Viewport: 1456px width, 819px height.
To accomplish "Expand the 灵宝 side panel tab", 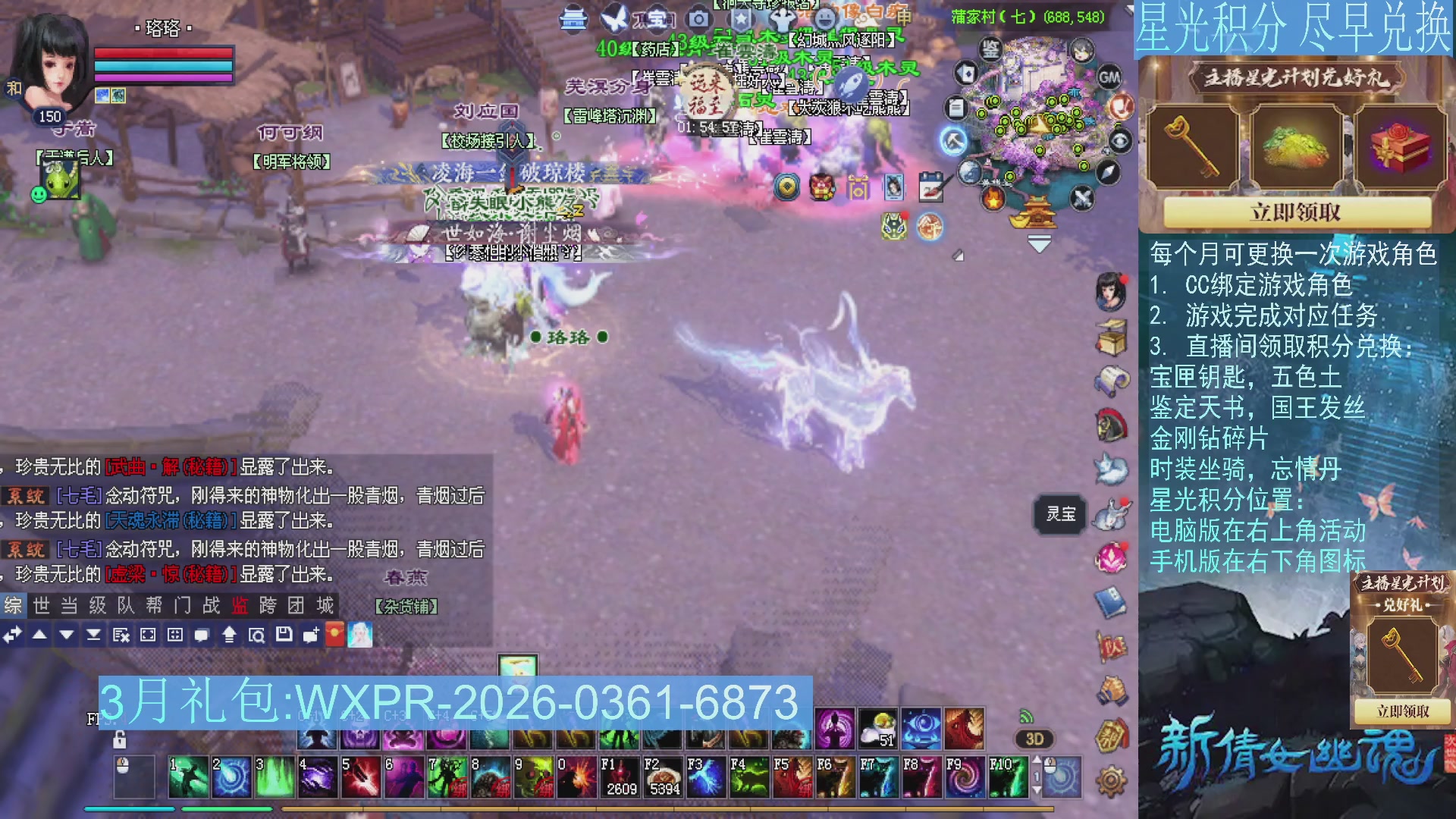I will (1061, 514).
